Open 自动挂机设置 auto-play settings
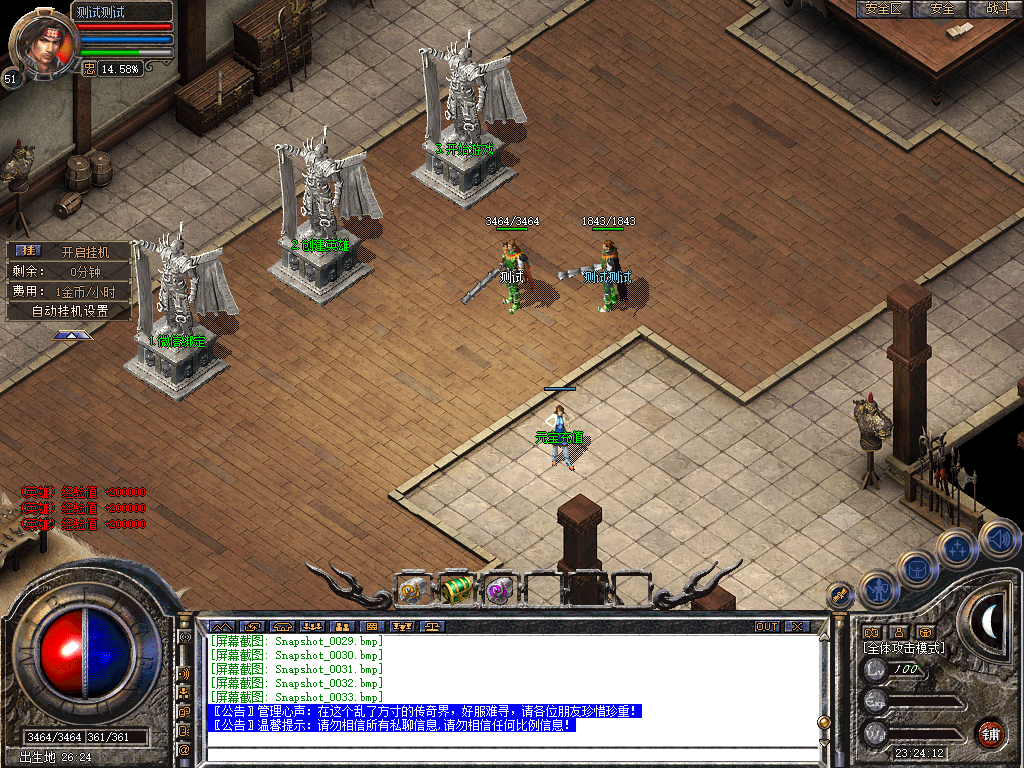1024x768 pixels. tap(69, 311)
